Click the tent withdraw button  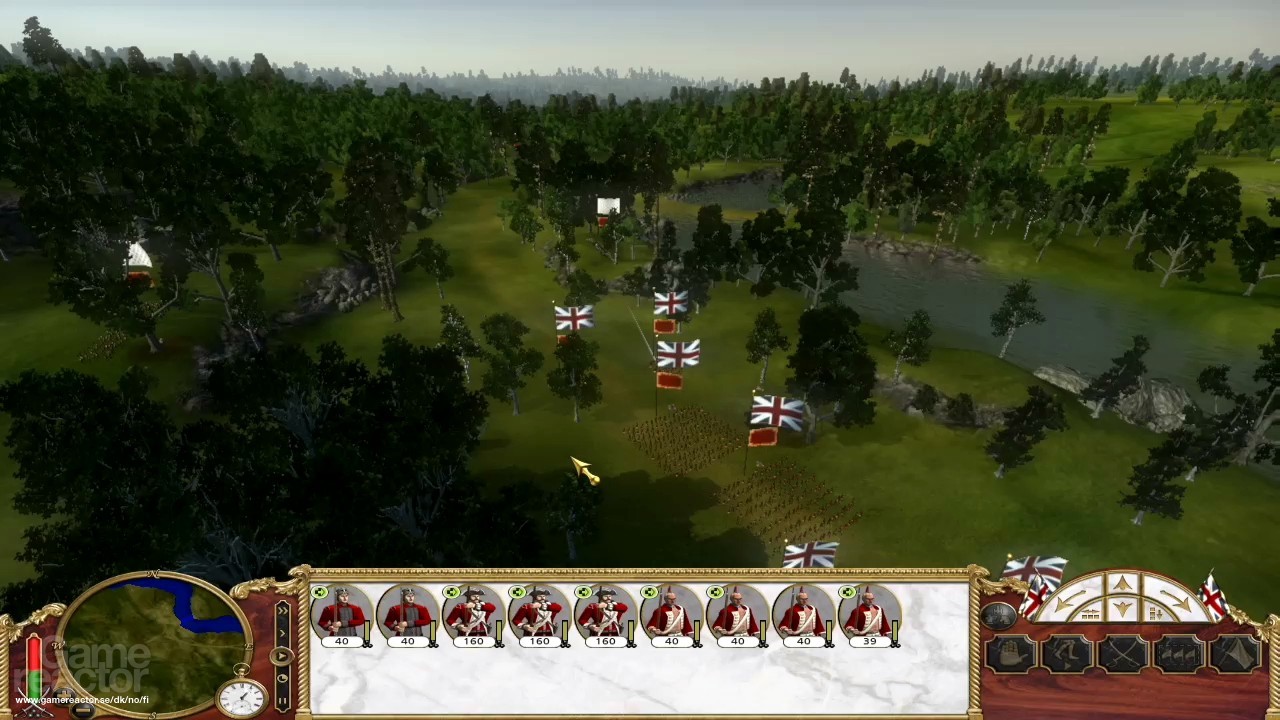point(1236,655)
